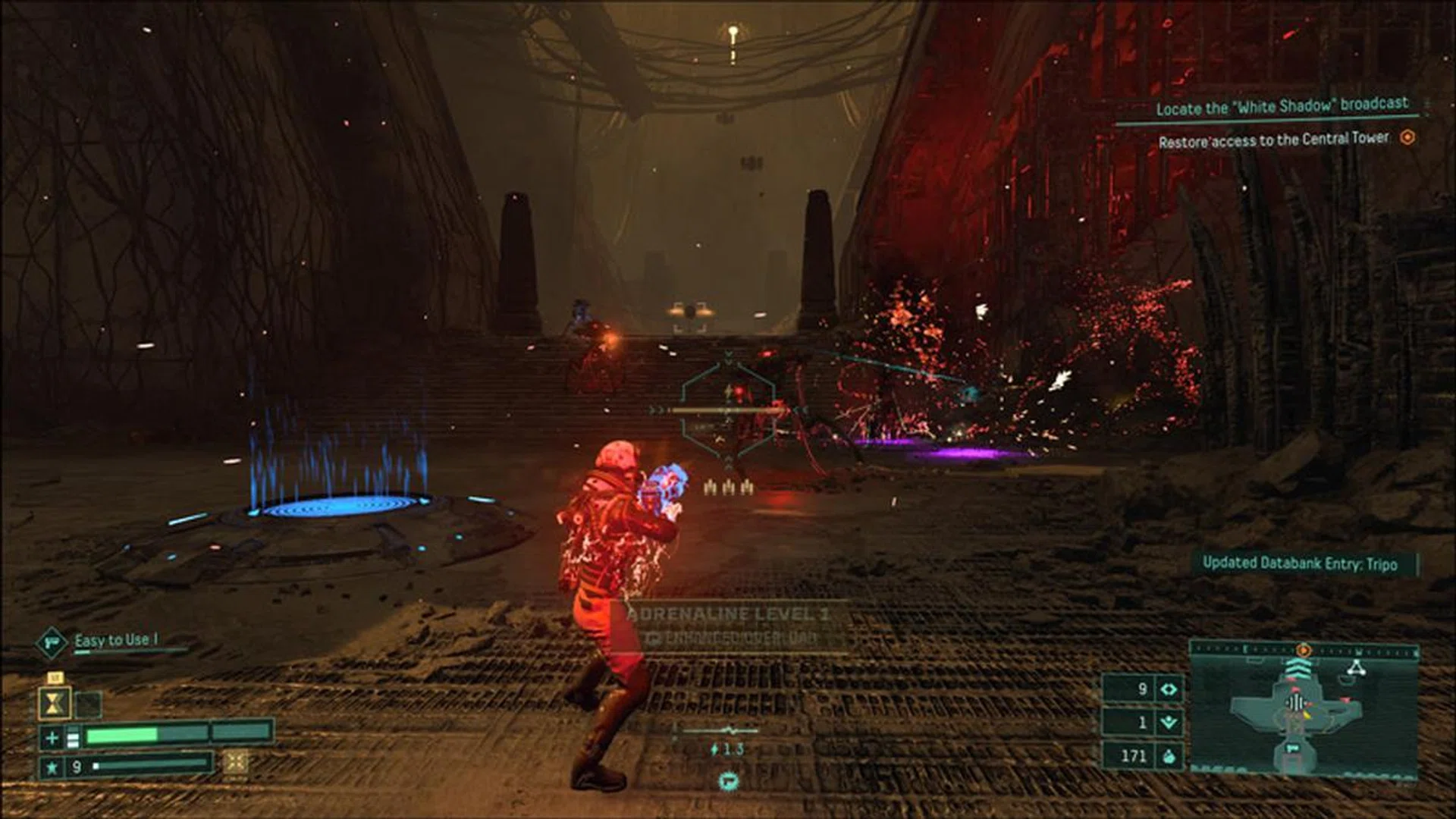Open the "White Shadow" broadcast objective
Viewport: 1456px width, 819px height.
tap(1282, 106)
